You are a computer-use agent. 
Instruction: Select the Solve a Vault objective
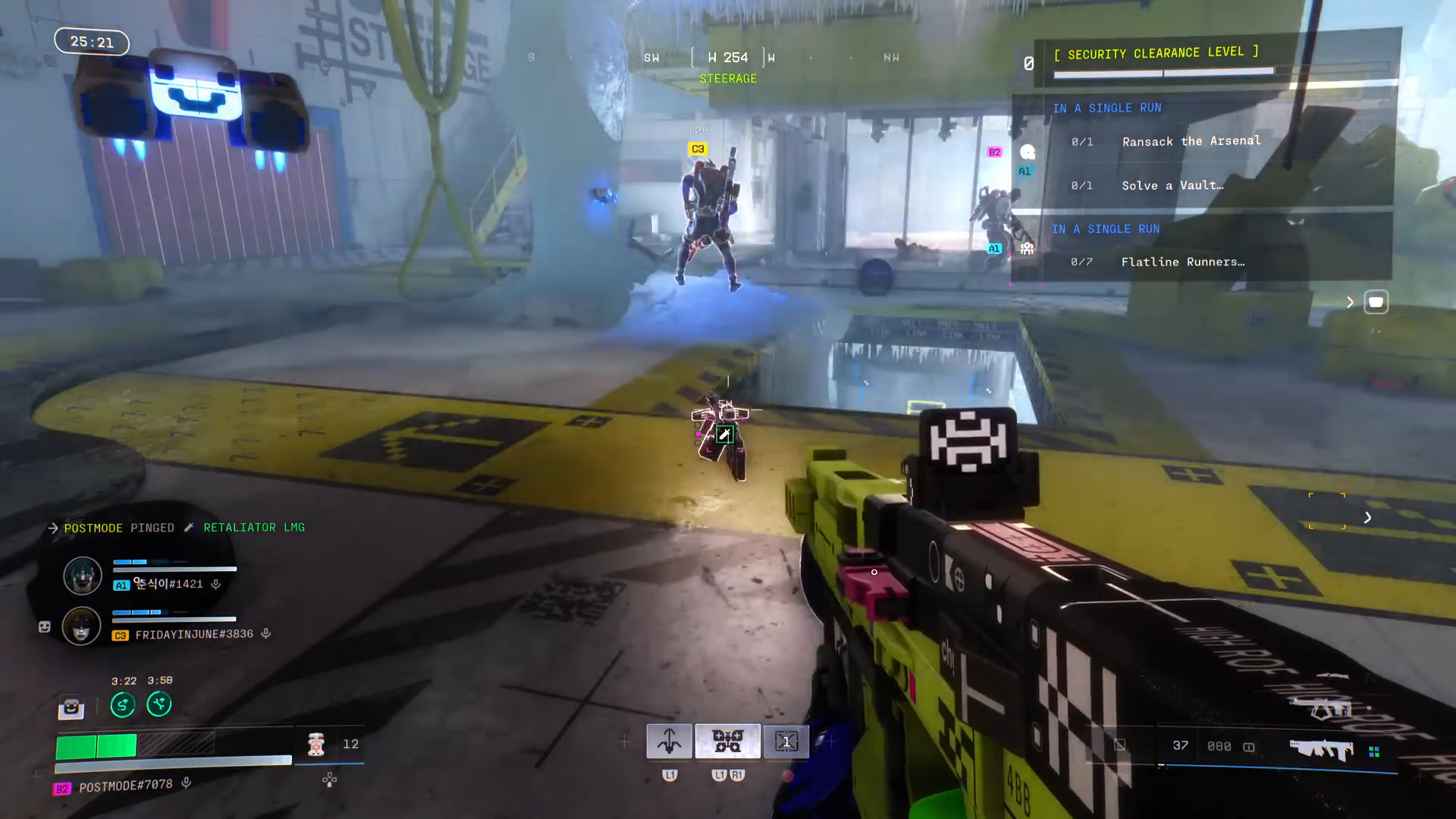[x=1172, y=186]
